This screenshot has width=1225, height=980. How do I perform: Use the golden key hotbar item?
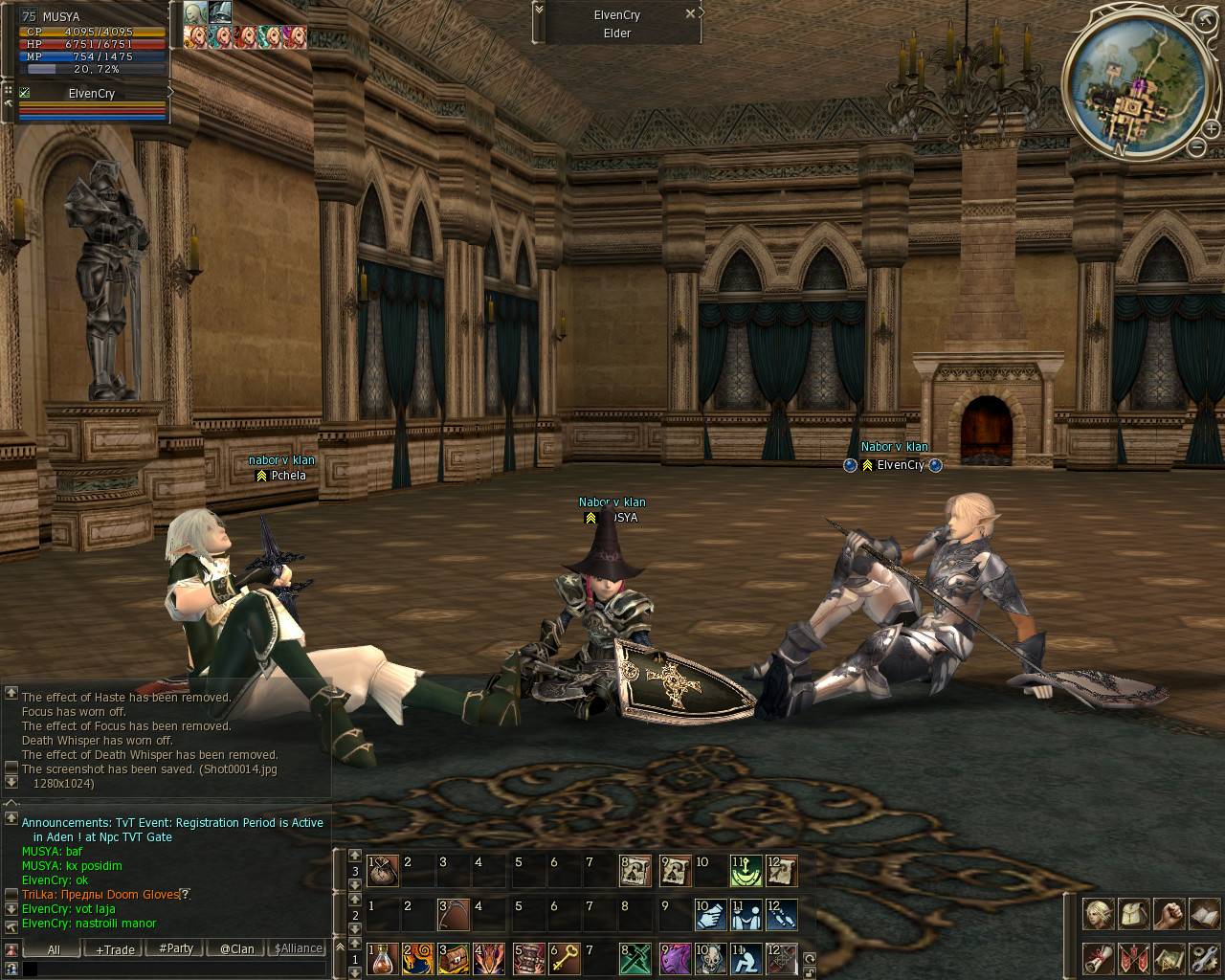[565, 959]
